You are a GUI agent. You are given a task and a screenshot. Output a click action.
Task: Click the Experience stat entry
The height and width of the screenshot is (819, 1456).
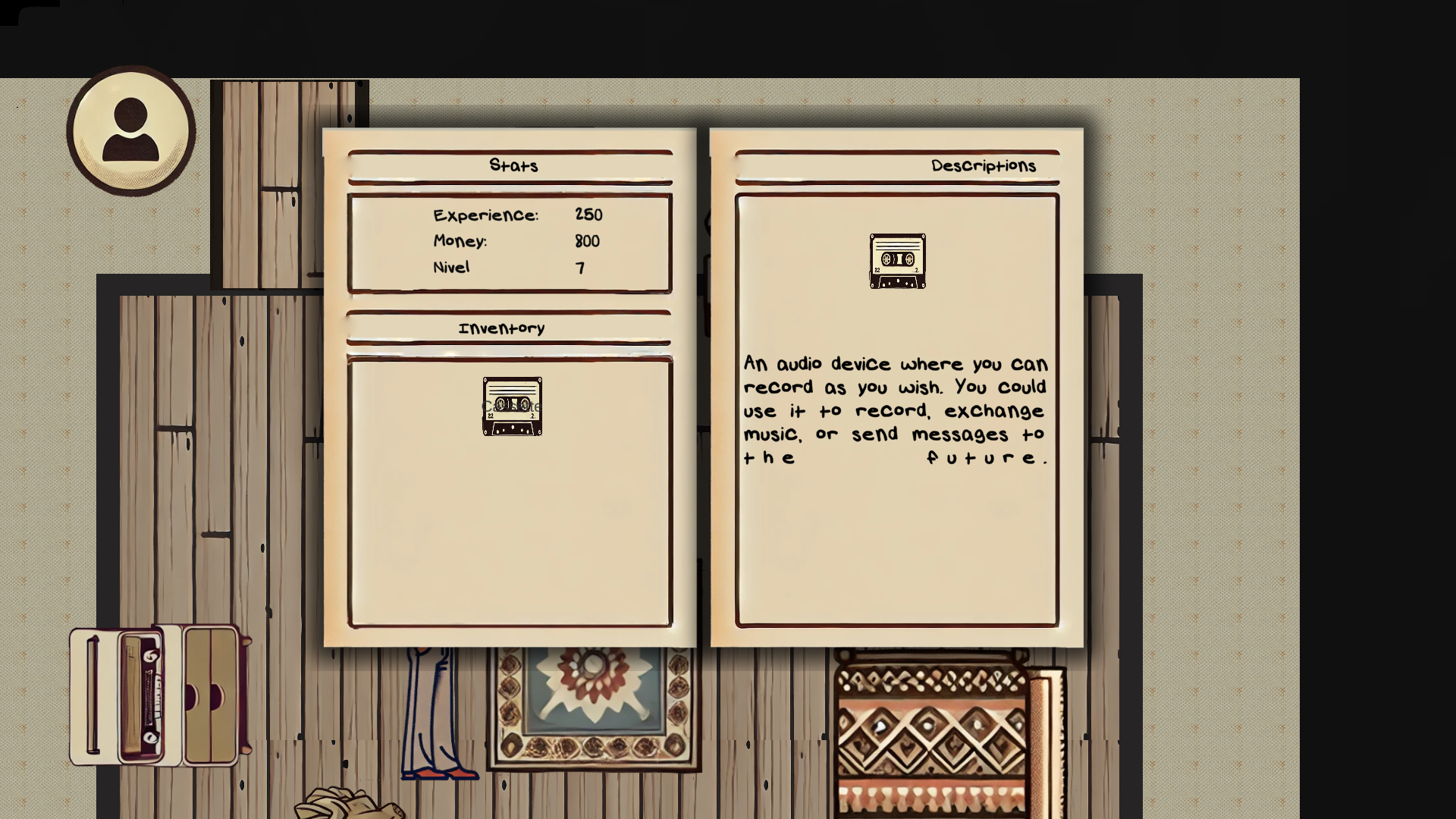point(516,215)
